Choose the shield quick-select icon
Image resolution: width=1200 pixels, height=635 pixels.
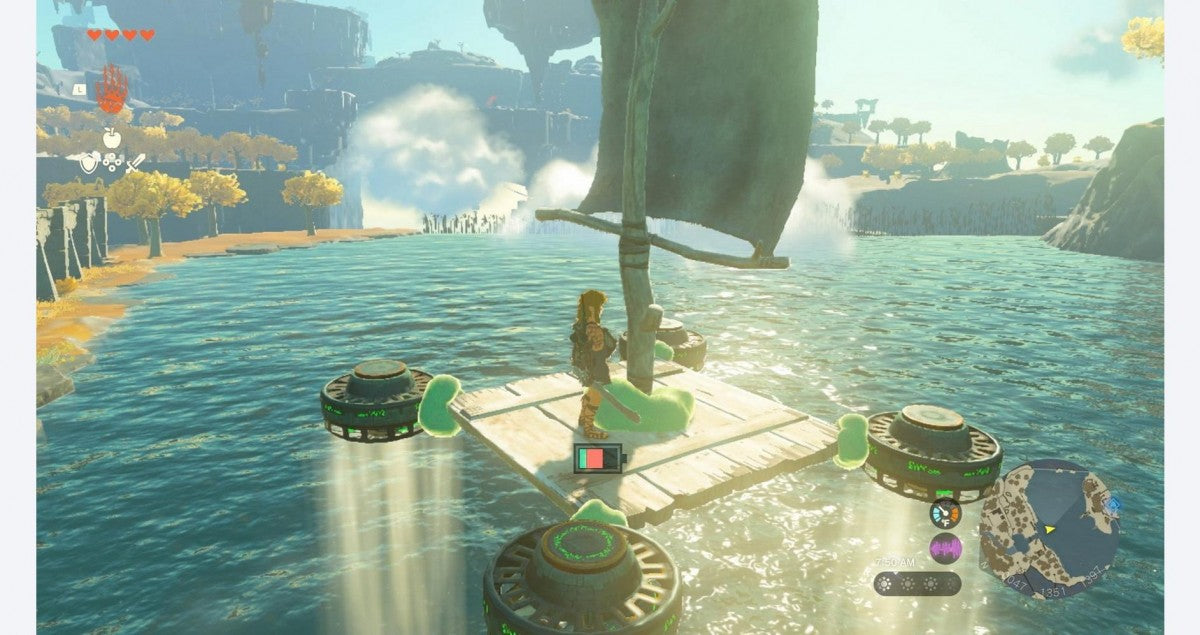(x=90, y=160)
